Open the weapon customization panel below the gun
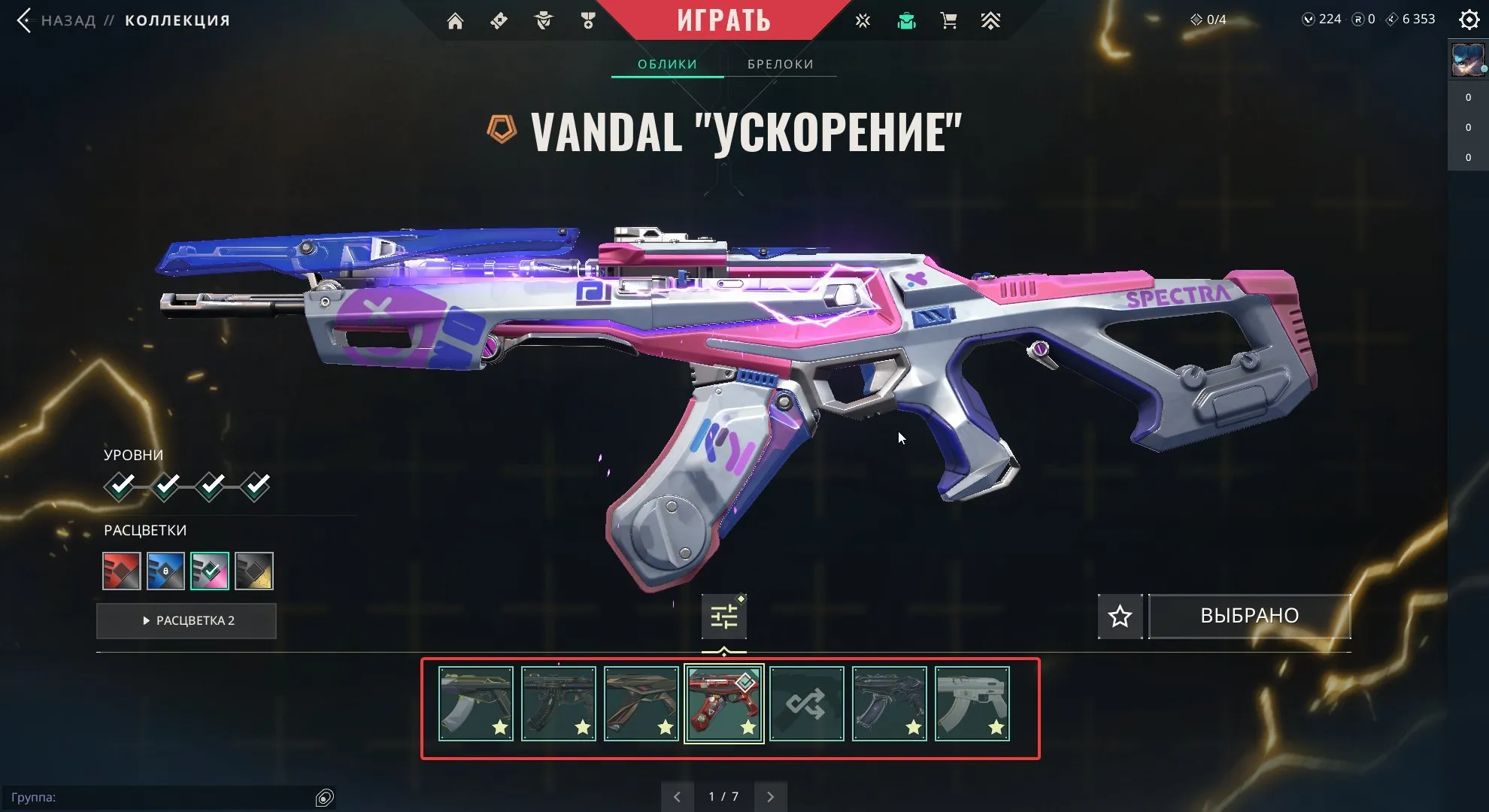The image size is (1489, 812). coord(723,615)
